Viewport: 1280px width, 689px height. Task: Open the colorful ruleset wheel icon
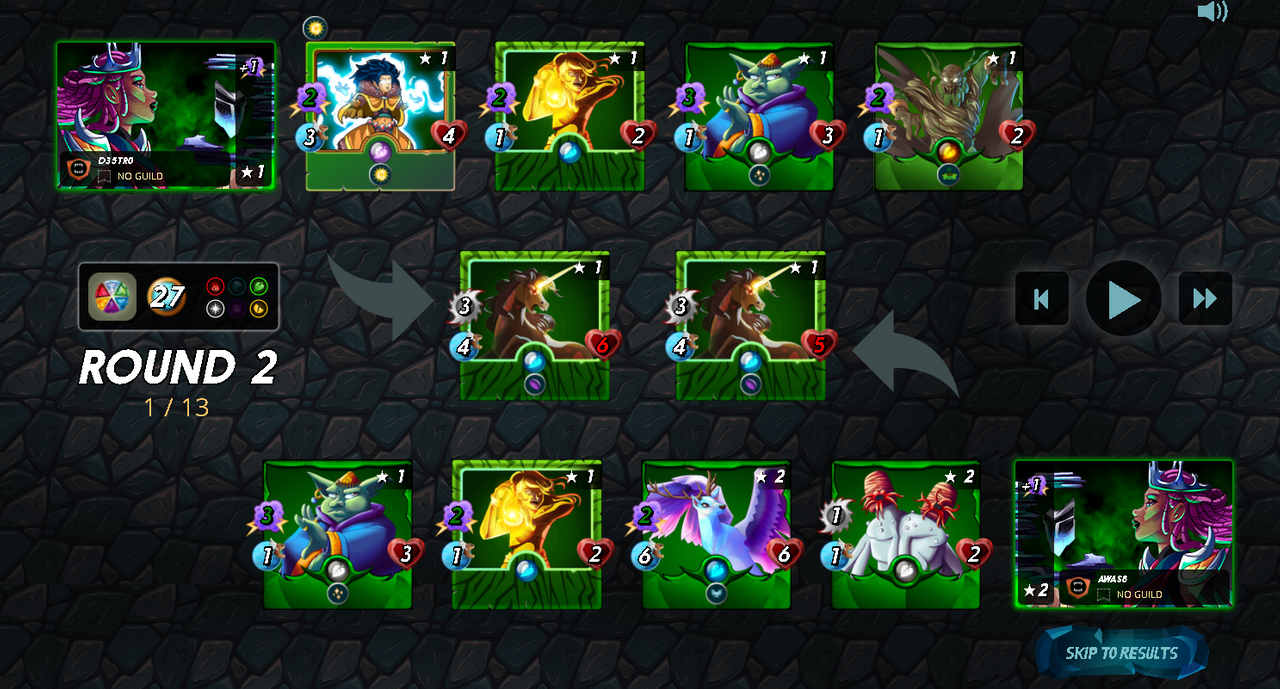pyautogui.click(x=112, y=297)
